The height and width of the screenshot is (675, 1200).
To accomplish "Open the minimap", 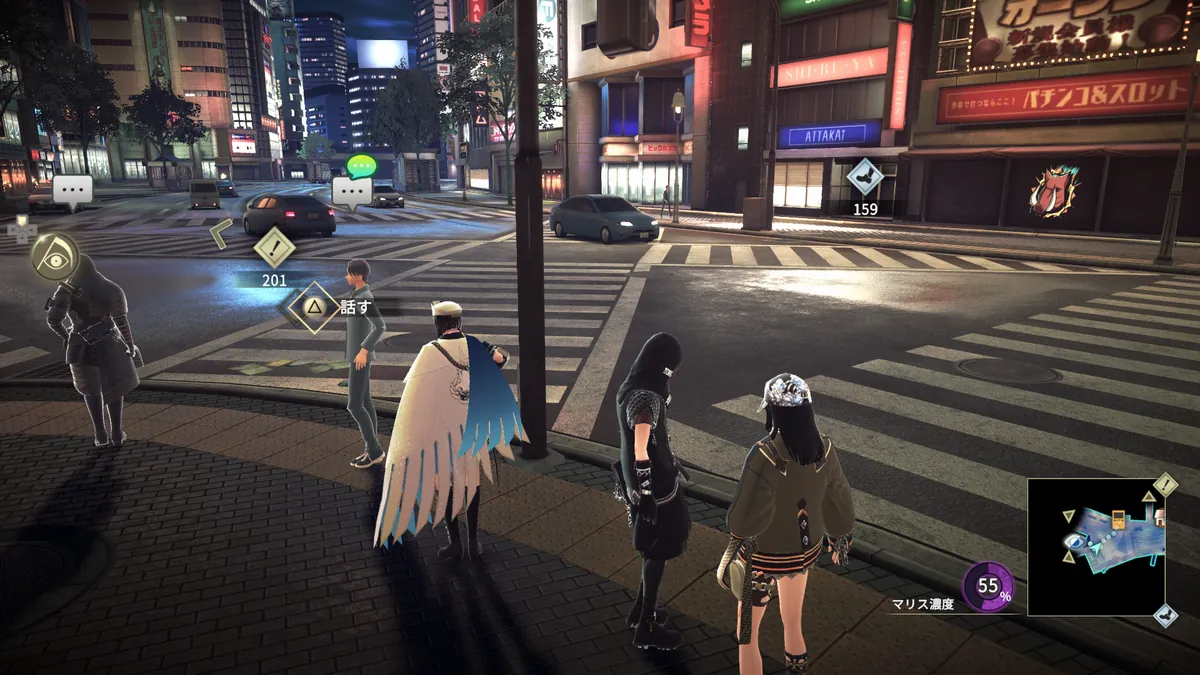I will (1095, 546).
